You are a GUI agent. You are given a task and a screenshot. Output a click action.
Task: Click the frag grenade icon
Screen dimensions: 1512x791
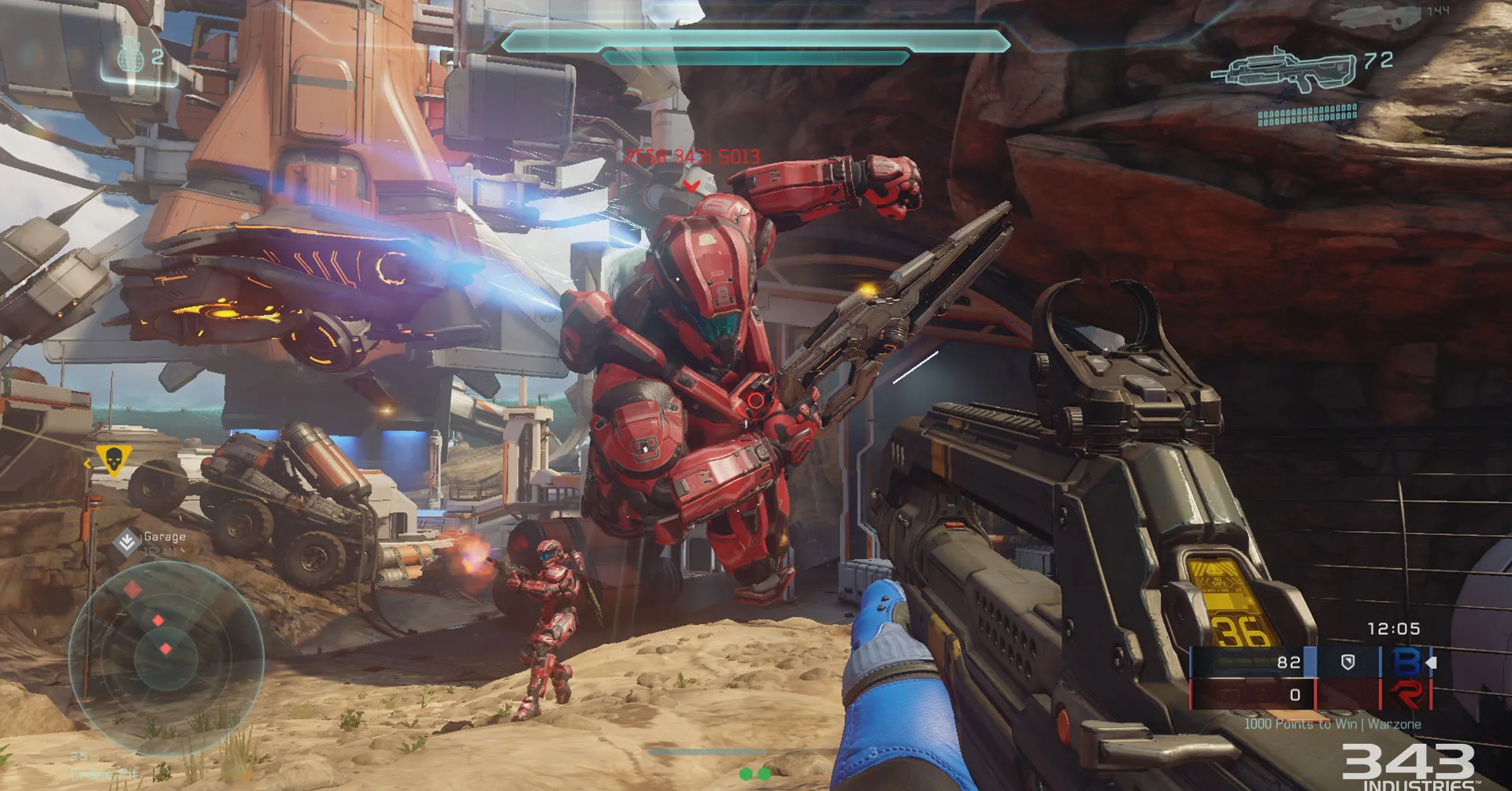tap(131, 57)
